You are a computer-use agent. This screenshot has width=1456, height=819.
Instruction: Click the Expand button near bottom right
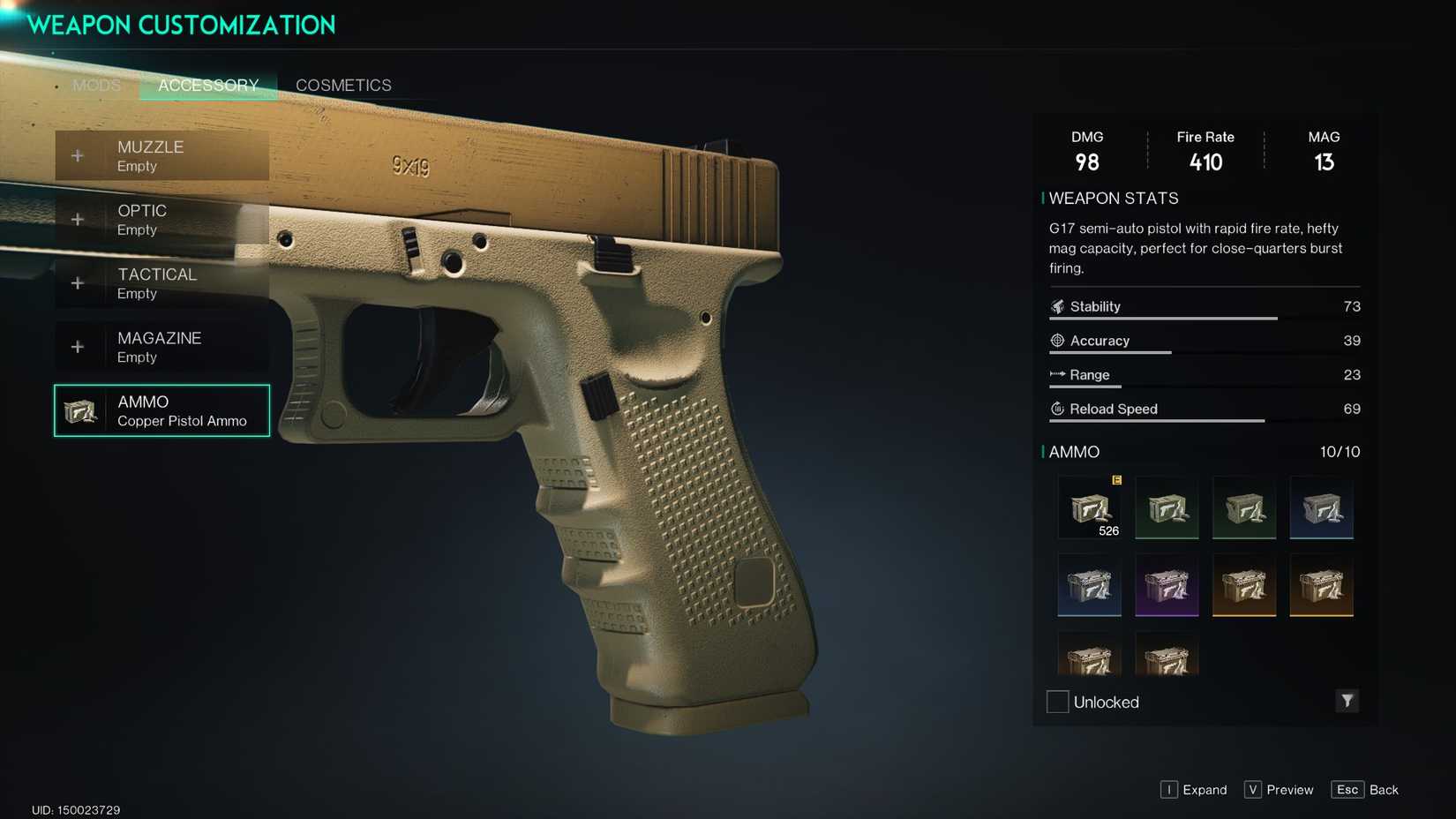(x=1193, y=790)
